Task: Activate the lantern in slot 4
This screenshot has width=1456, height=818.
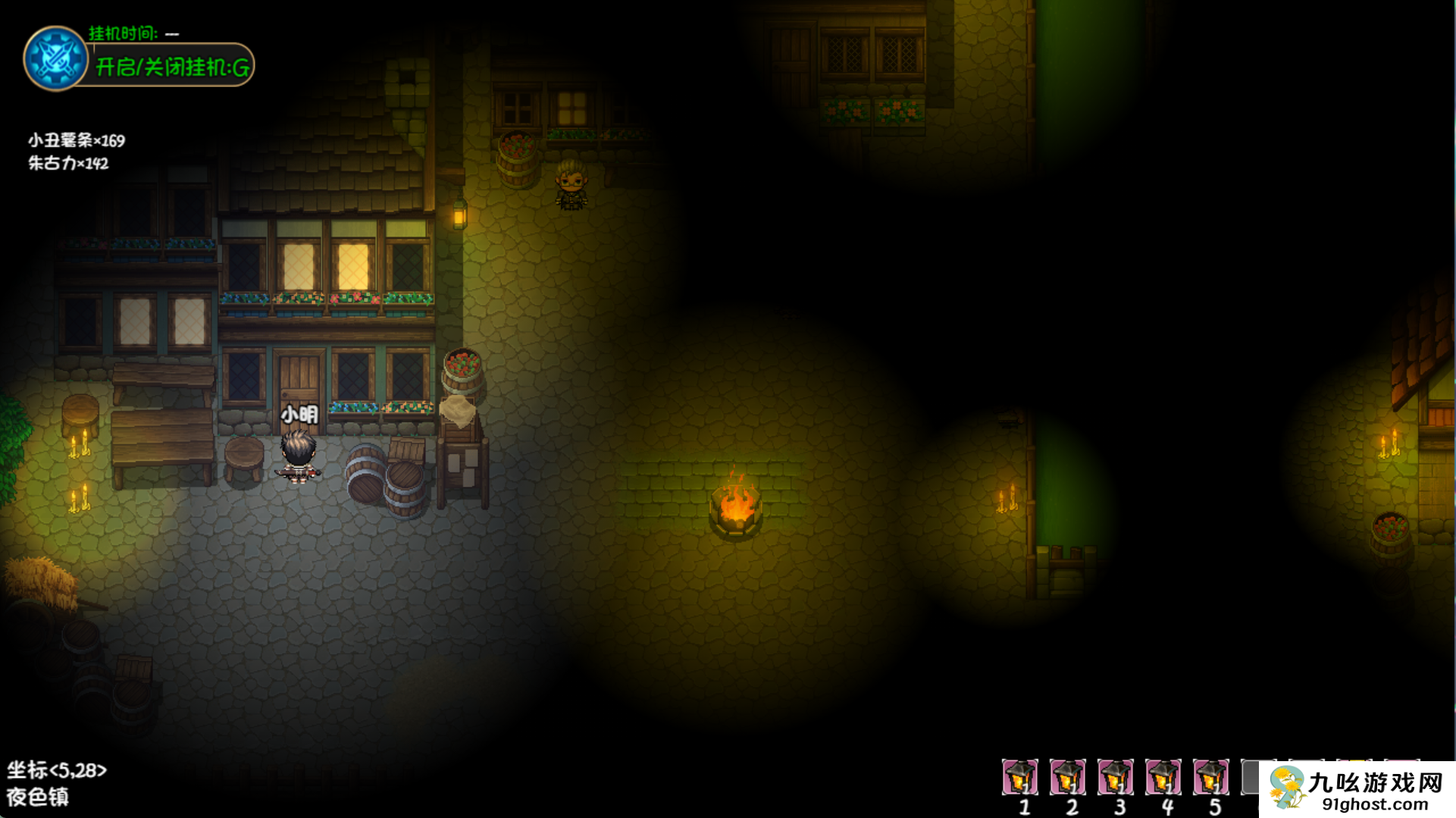Action: pyautogui.click(x=1163, y=776)
